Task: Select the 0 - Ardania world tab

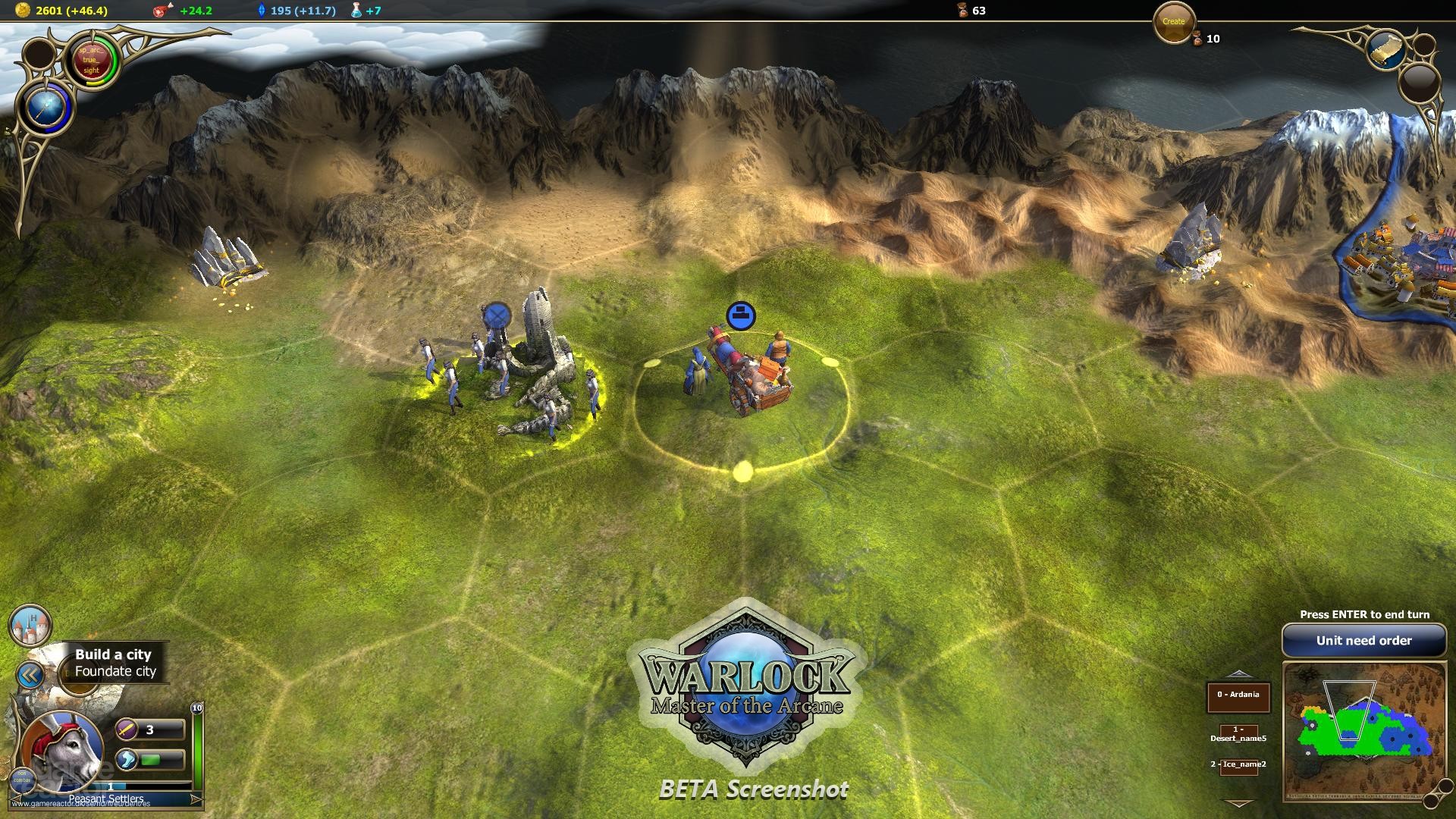Action: pos(1241,693)
